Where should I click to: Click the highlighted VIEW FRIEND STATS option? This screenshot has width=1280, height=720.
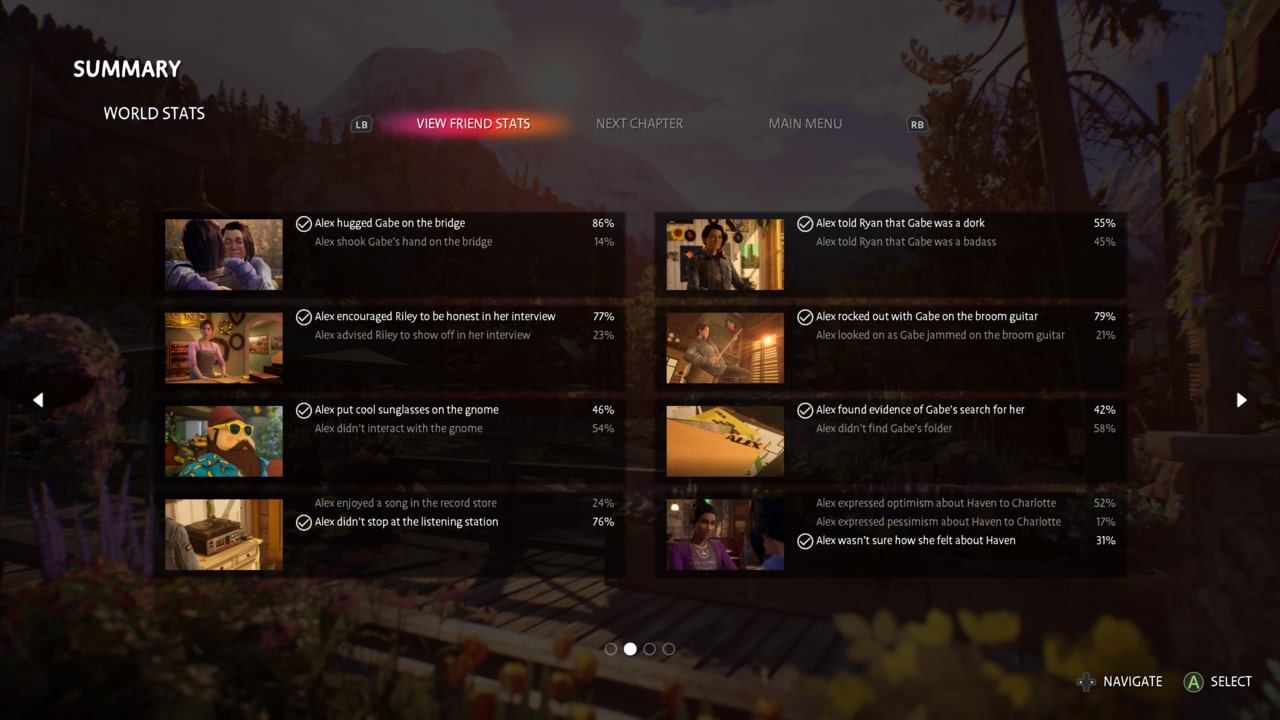pos(472,123)
